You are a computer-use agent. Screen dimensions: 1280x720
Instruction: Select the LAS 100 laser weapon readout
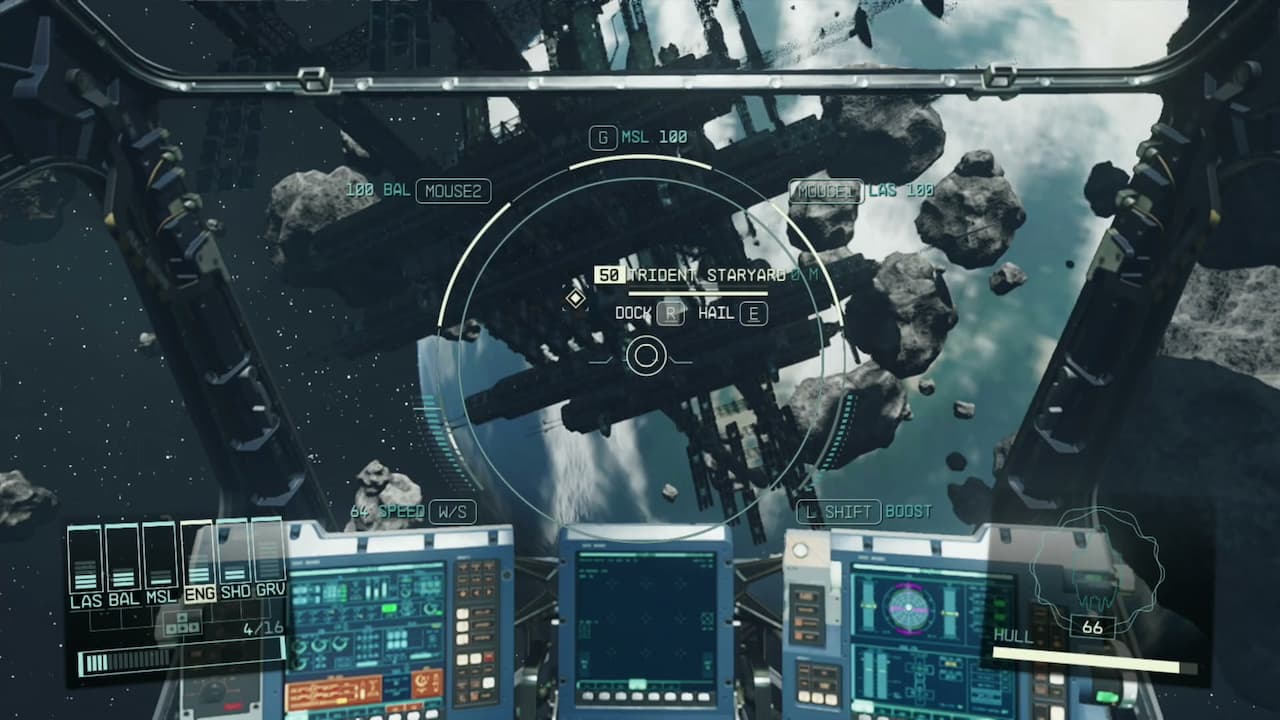pos(898,188)
